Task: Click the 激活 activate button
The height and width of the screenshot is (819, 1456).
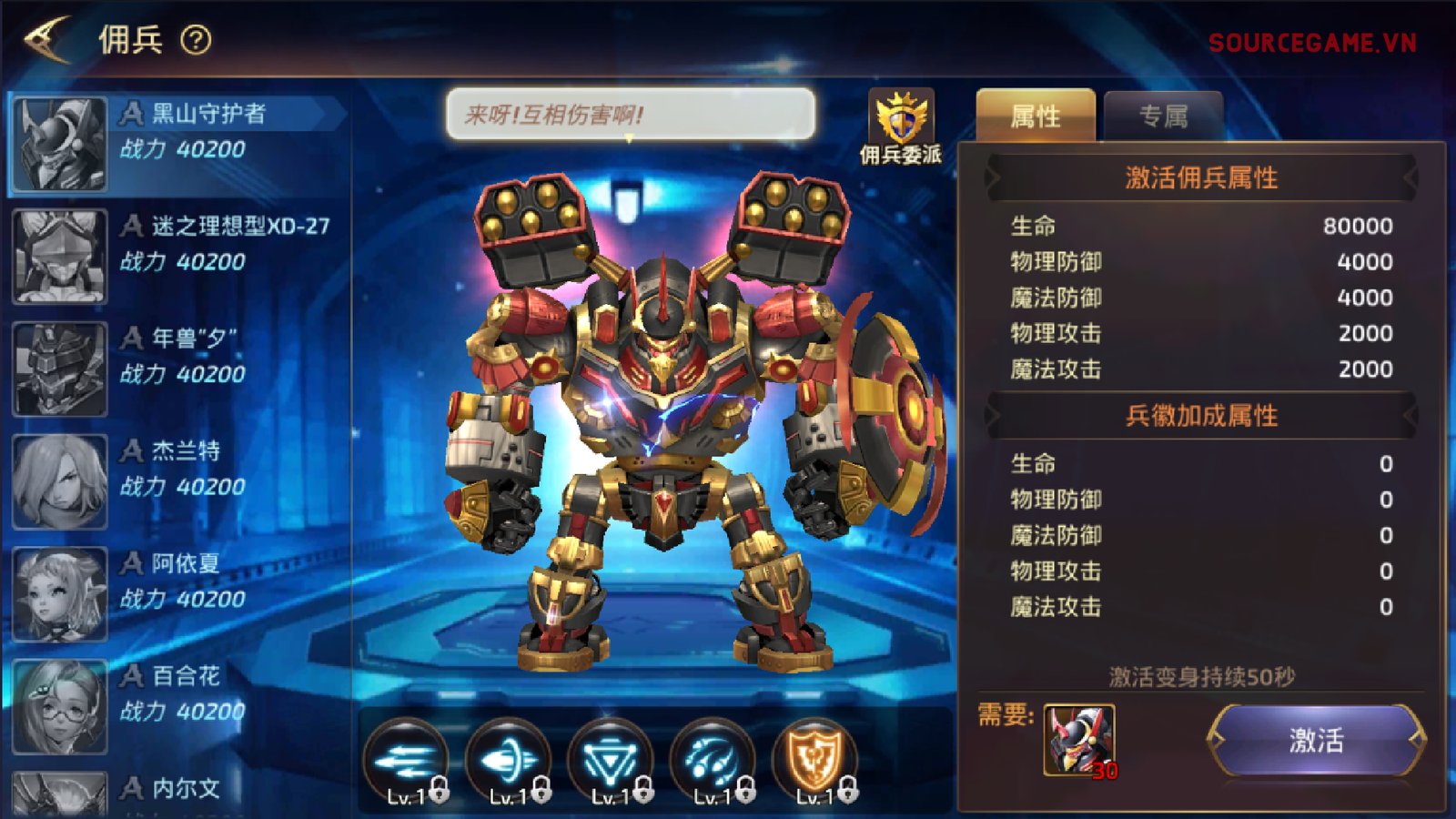Action: click(x=1316, y=741)
